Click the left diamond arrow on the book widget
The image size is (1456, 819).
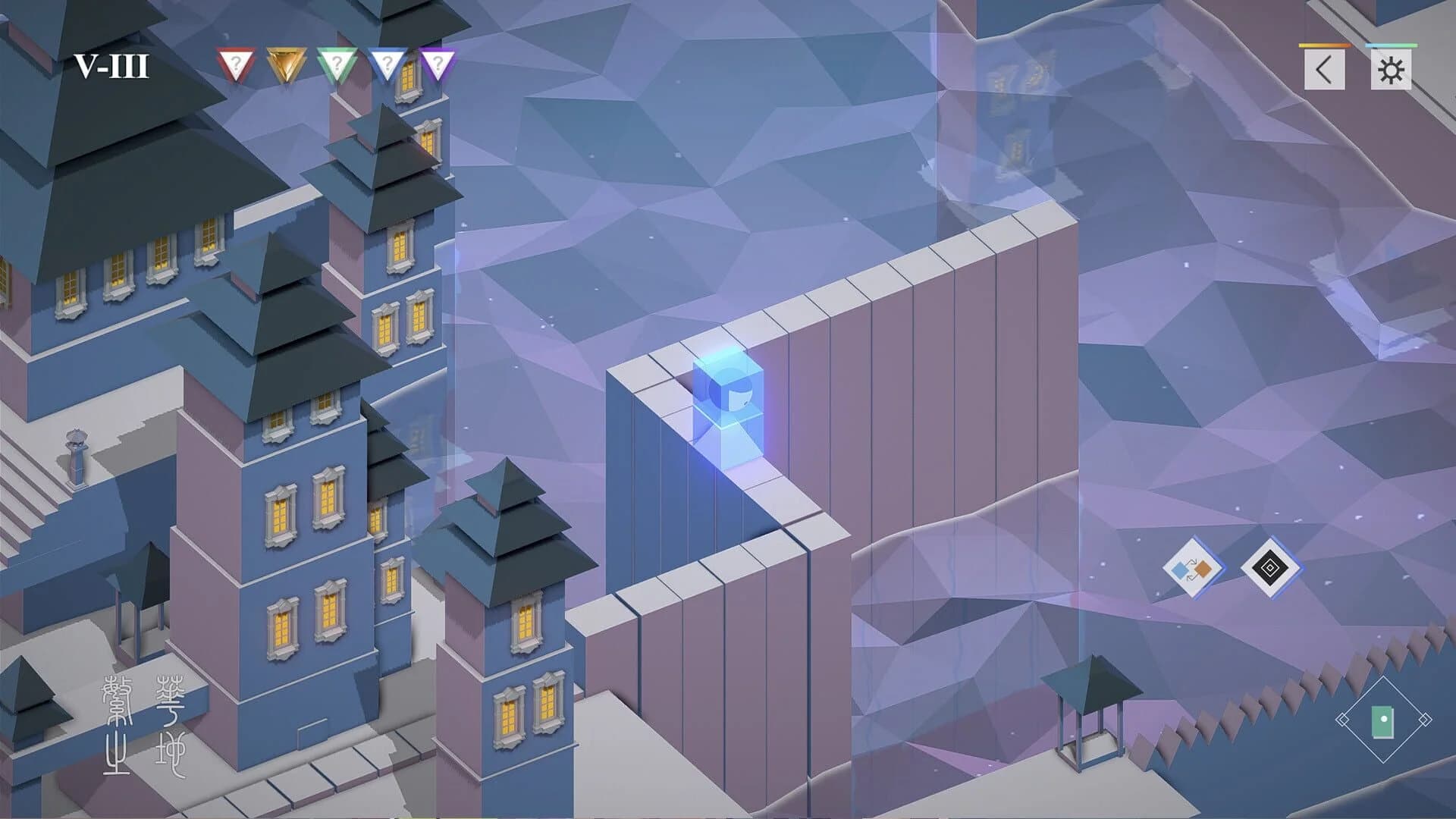(x=1344, y=719)
